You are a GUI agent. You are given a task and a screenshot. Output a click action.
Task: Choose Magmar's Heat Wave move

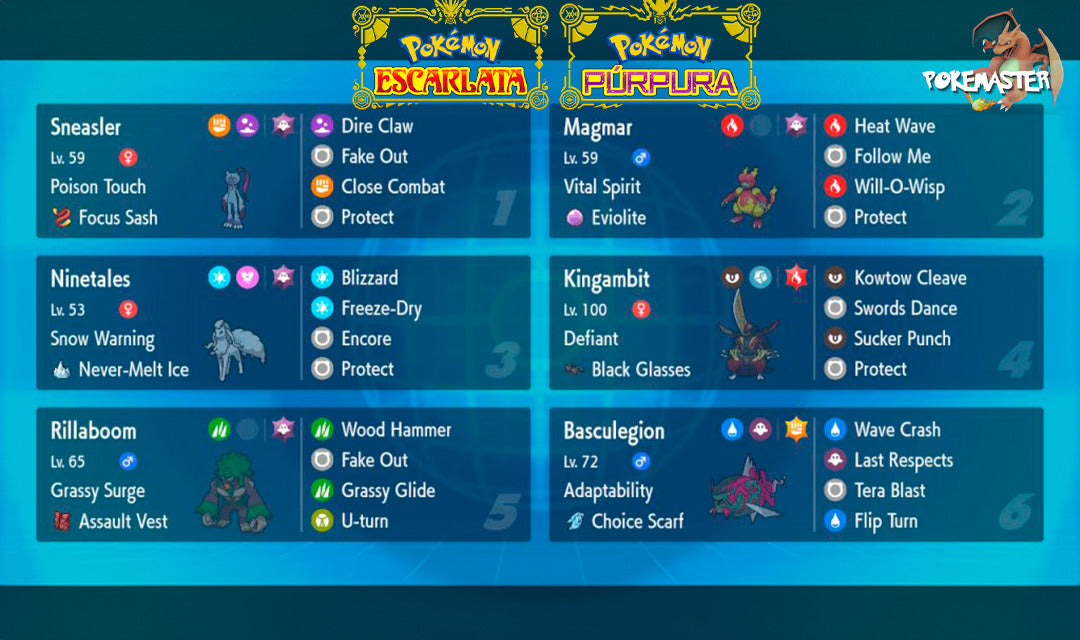click(894, 126)
